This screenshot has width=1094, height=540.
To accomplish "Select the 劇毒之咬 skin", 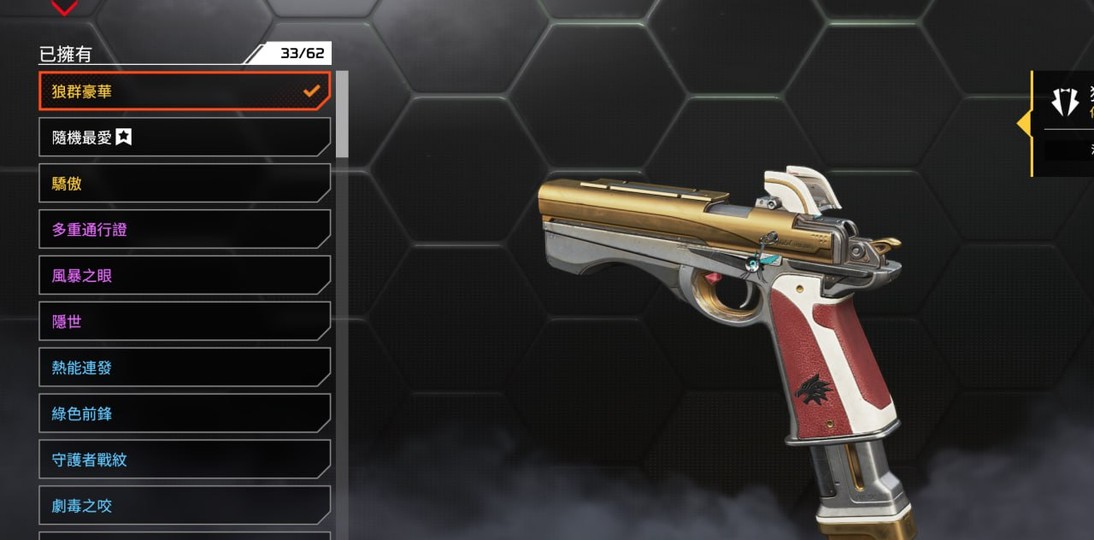I will point(184,505).
